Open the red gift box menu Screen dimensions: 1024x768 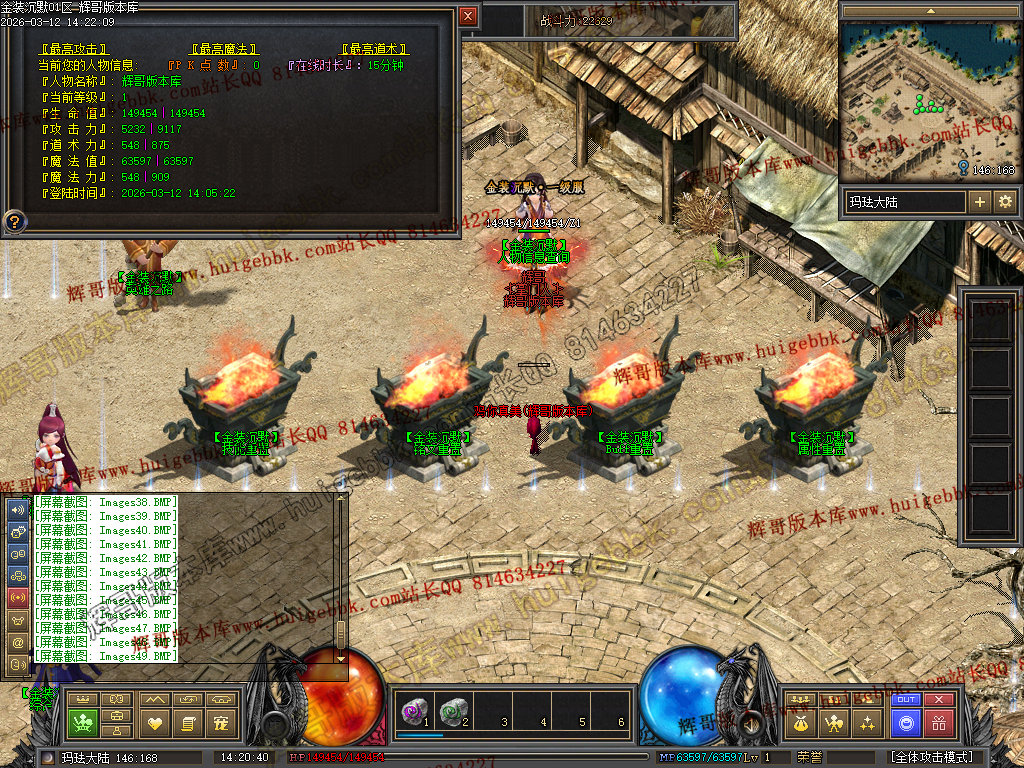pyautogui.click(x=938, y=722)
